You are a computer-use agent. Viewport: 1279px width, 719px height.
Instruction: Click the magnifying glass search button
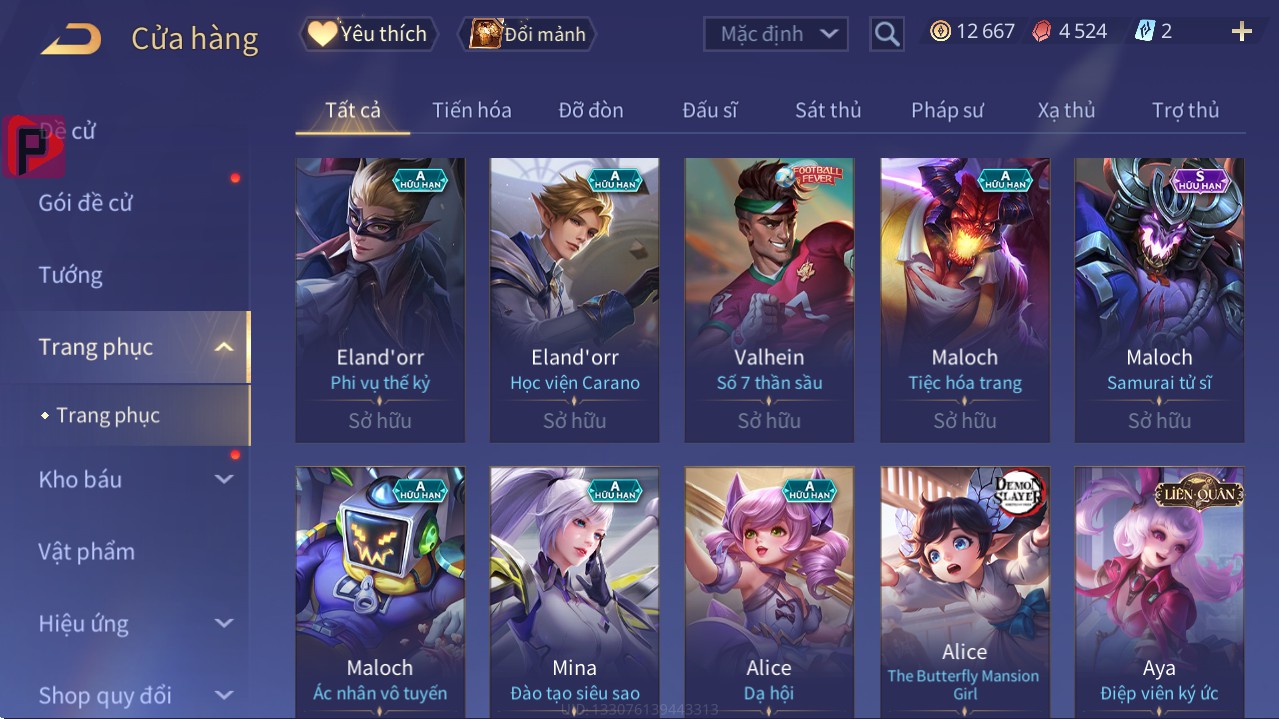click(887, 34)
